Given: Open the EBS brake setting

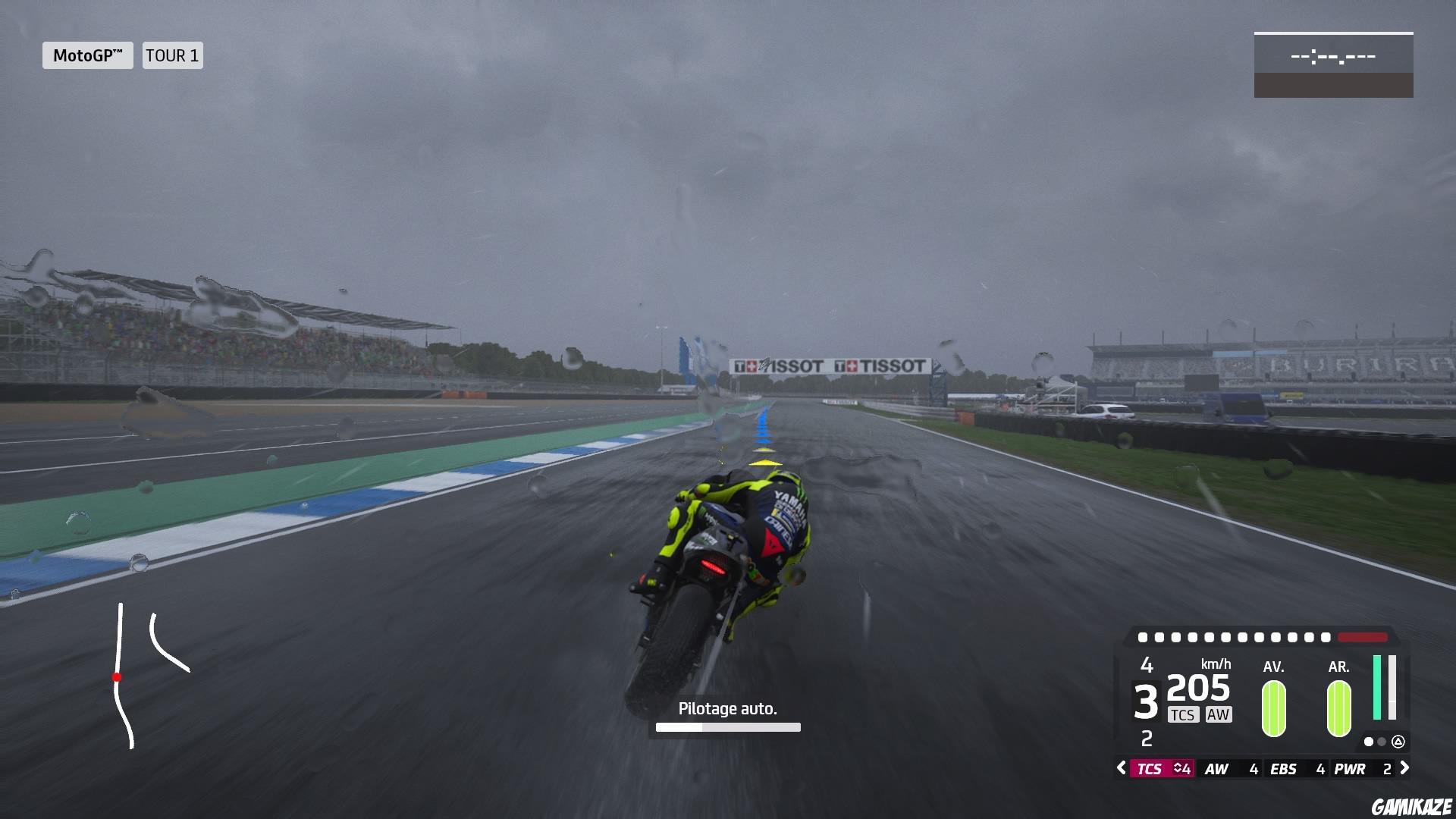Looking at the screenshot, I should point(1284,768).
